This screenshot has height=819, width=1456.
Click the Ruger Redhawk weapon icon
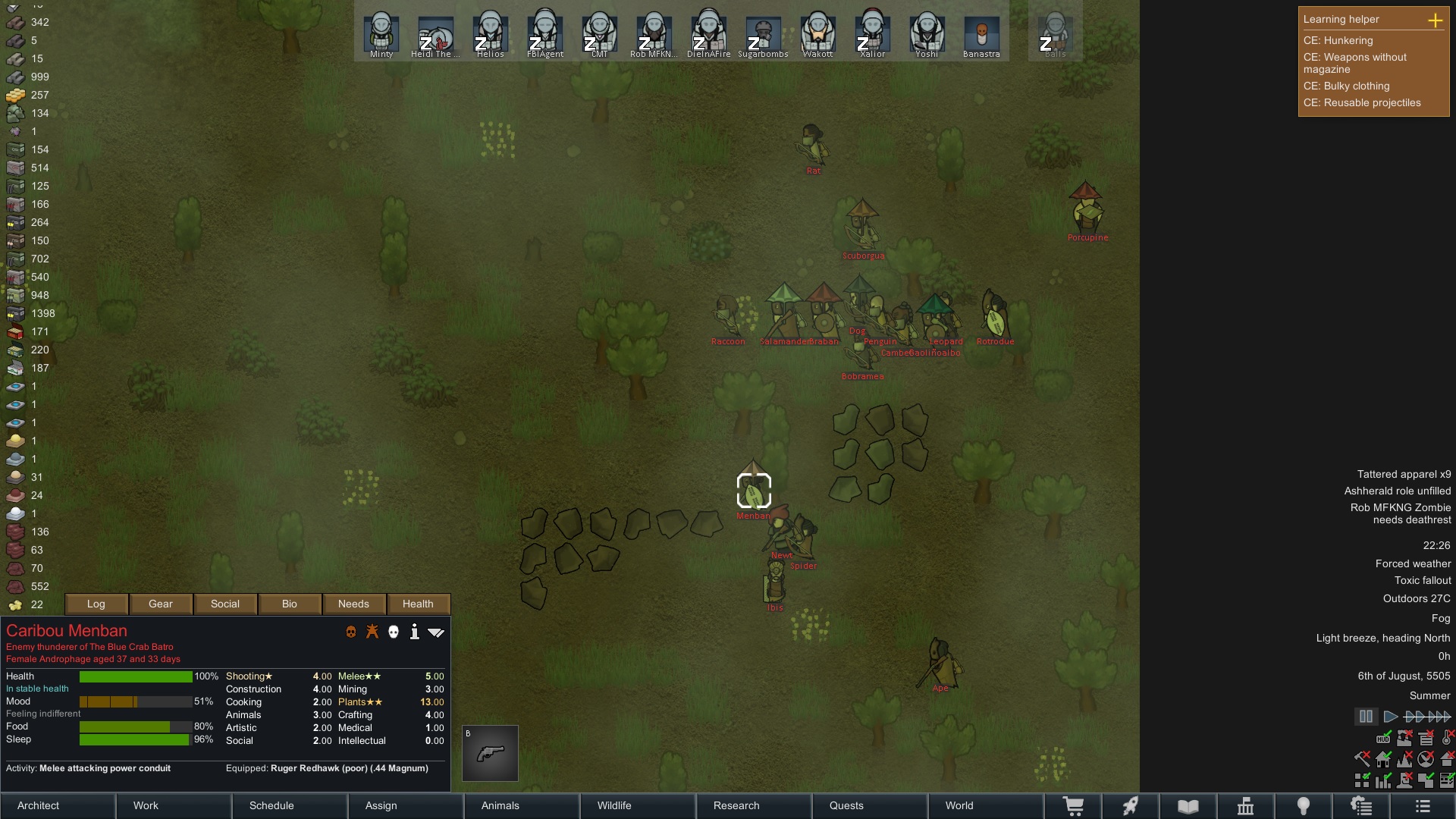pos(491,753)
